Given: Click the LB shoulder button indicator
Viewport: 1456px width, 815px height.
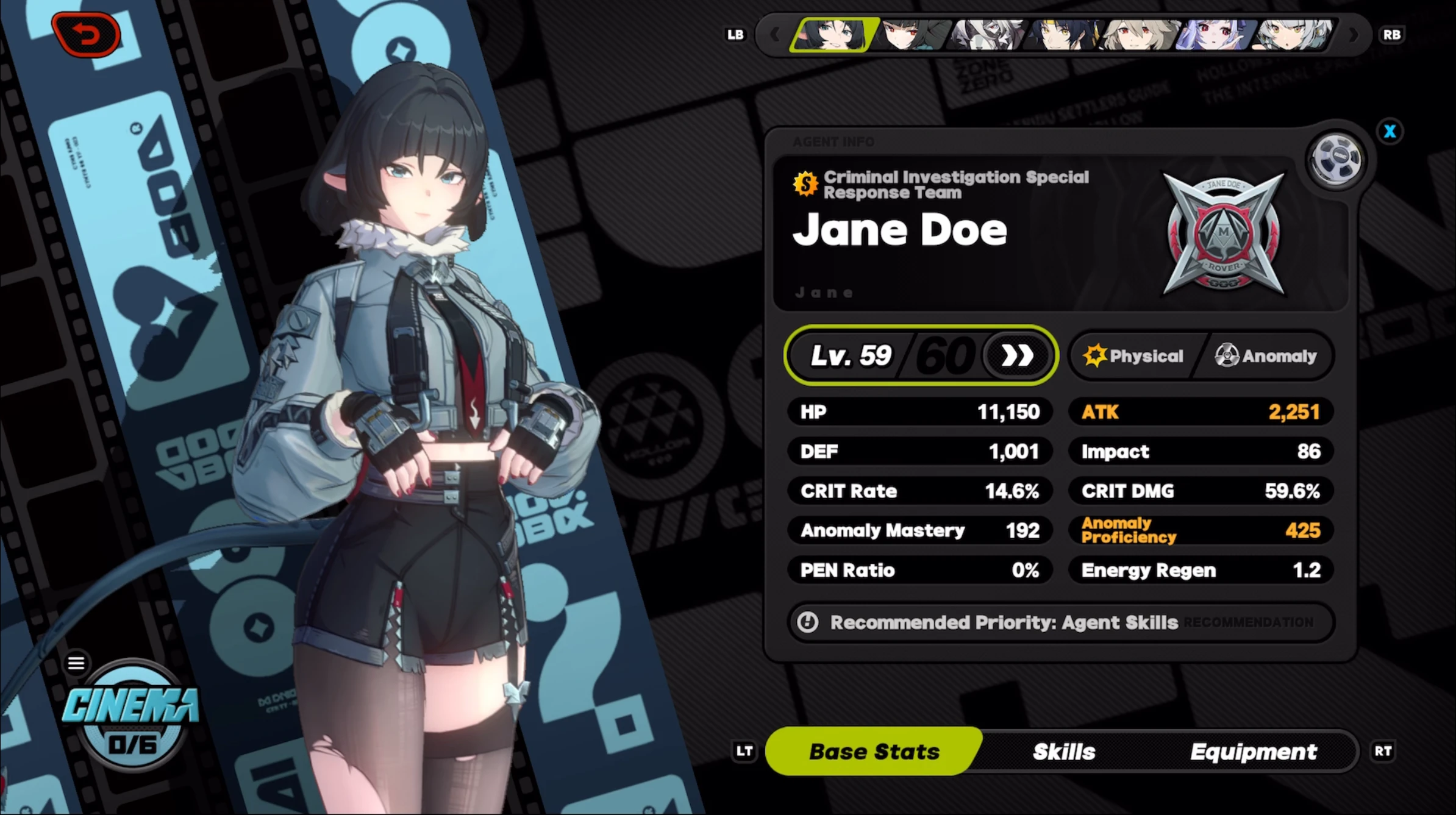Looking at the screenshot, I should 736,35.
